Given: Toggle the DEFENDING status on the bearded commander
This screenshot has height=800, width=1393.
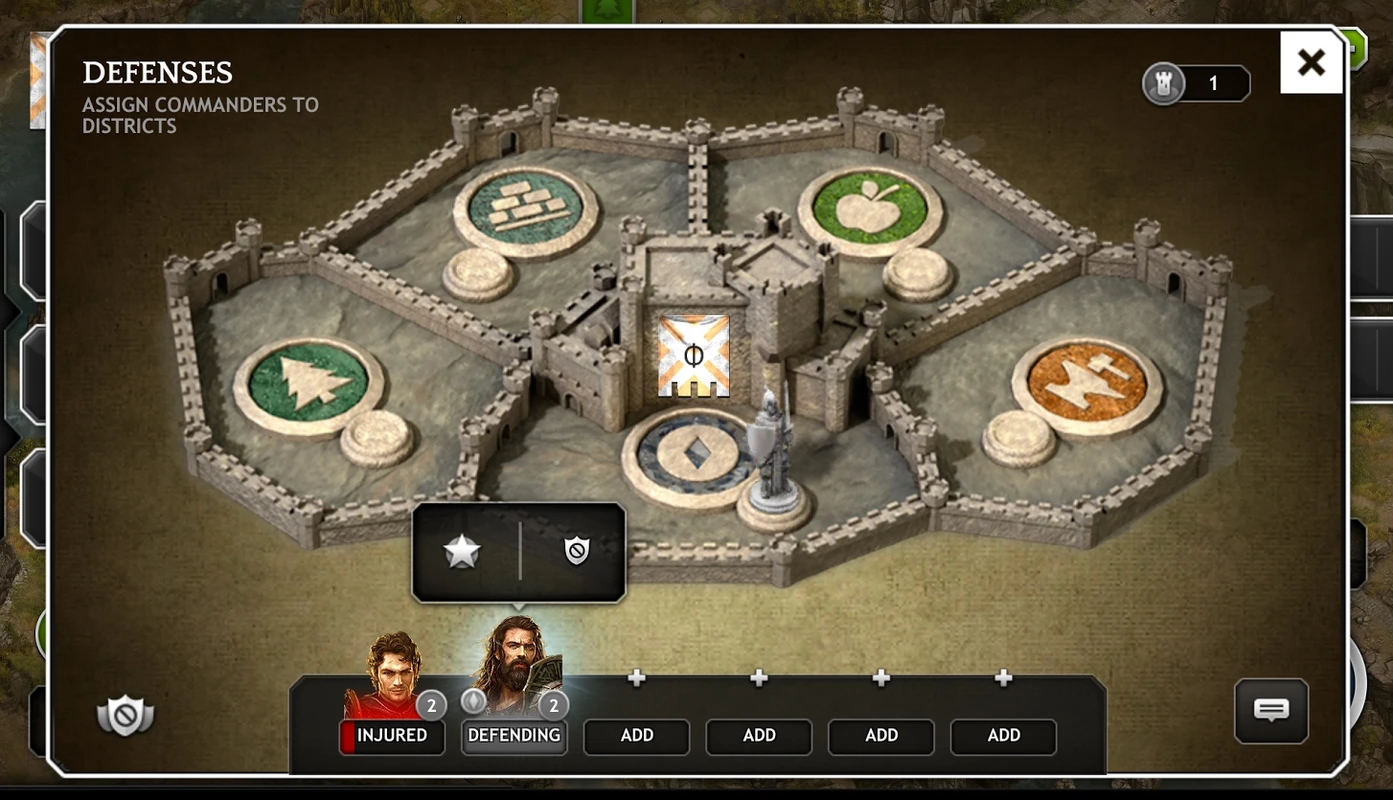Looking at the screenshot, I should click(x=514, y=736).
